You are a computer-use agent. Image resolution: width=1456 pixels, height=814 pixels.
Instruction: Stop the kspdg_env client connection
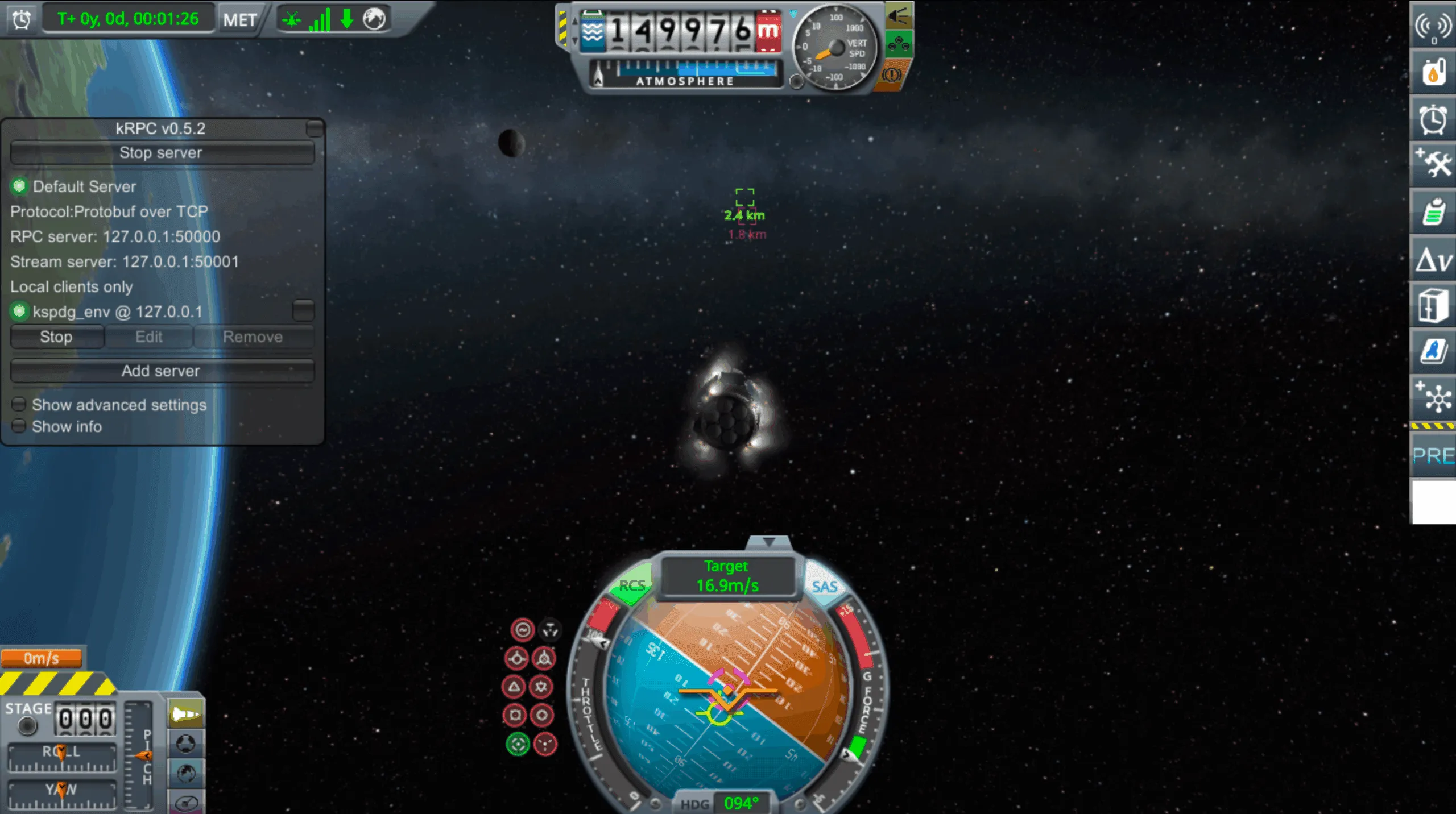tap(56, 337)
